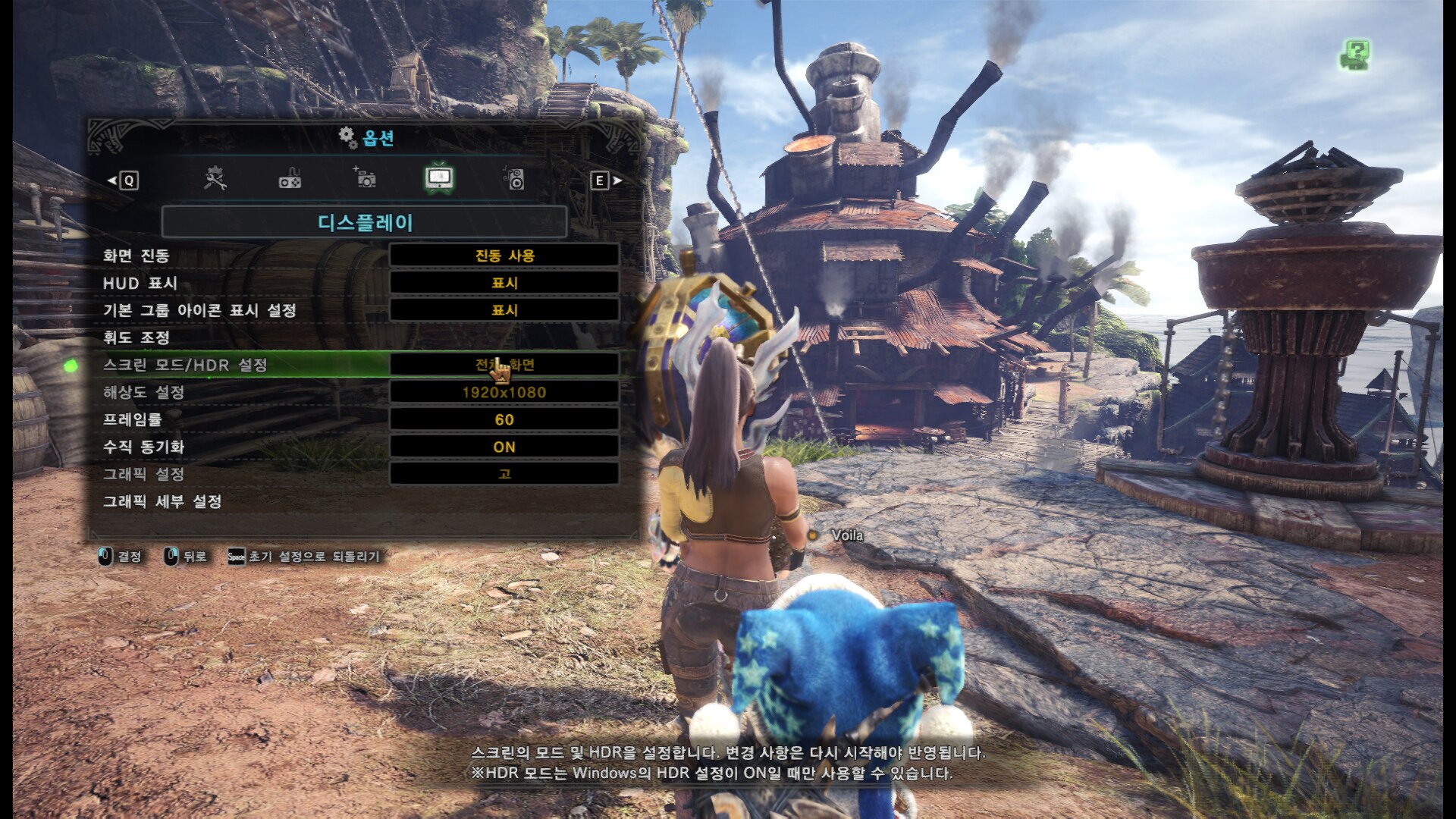The width and height of the screenshot is (1456, 819).
Task: Switch to the camera settings tab
Action: 365,179
